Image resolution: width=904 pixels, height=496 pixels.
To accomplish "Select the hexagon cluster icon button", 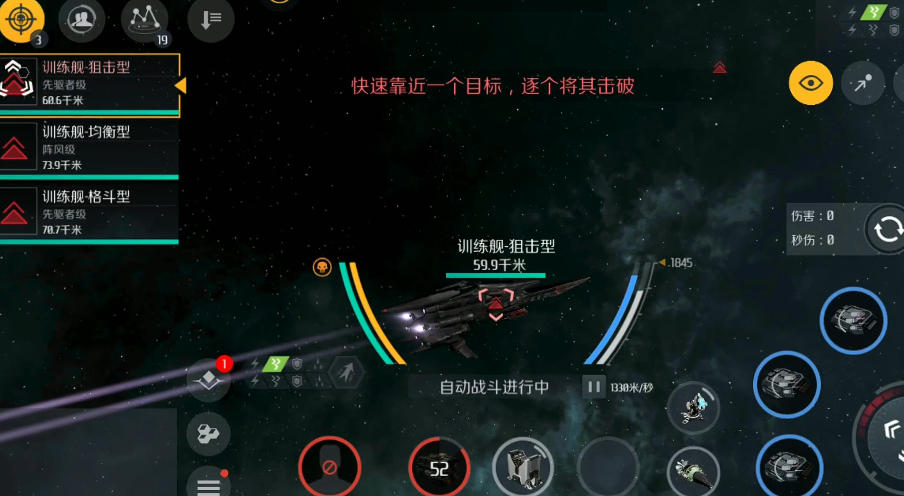I will [x=208, y=433].
